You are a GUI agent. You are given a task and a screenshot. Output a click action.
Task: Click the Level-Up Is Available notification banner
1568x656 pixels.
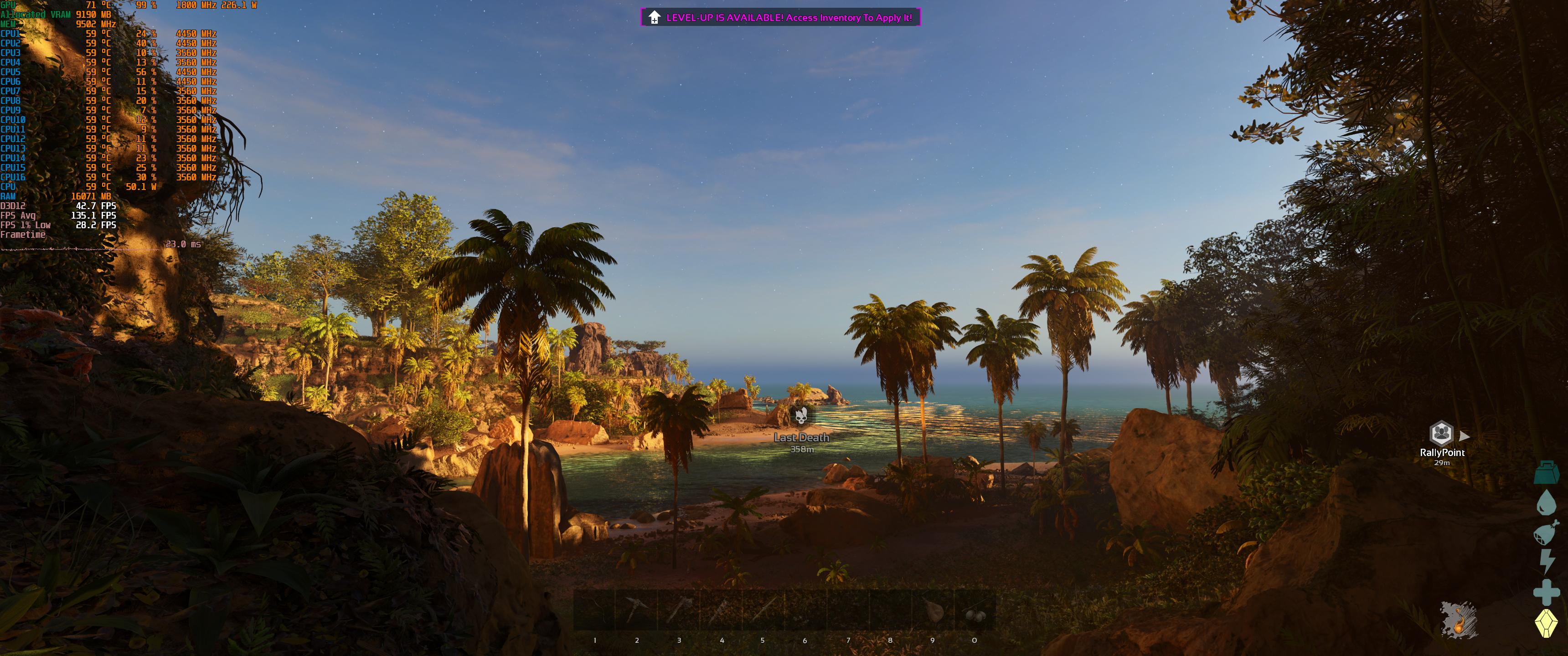(x=780, y=18)
